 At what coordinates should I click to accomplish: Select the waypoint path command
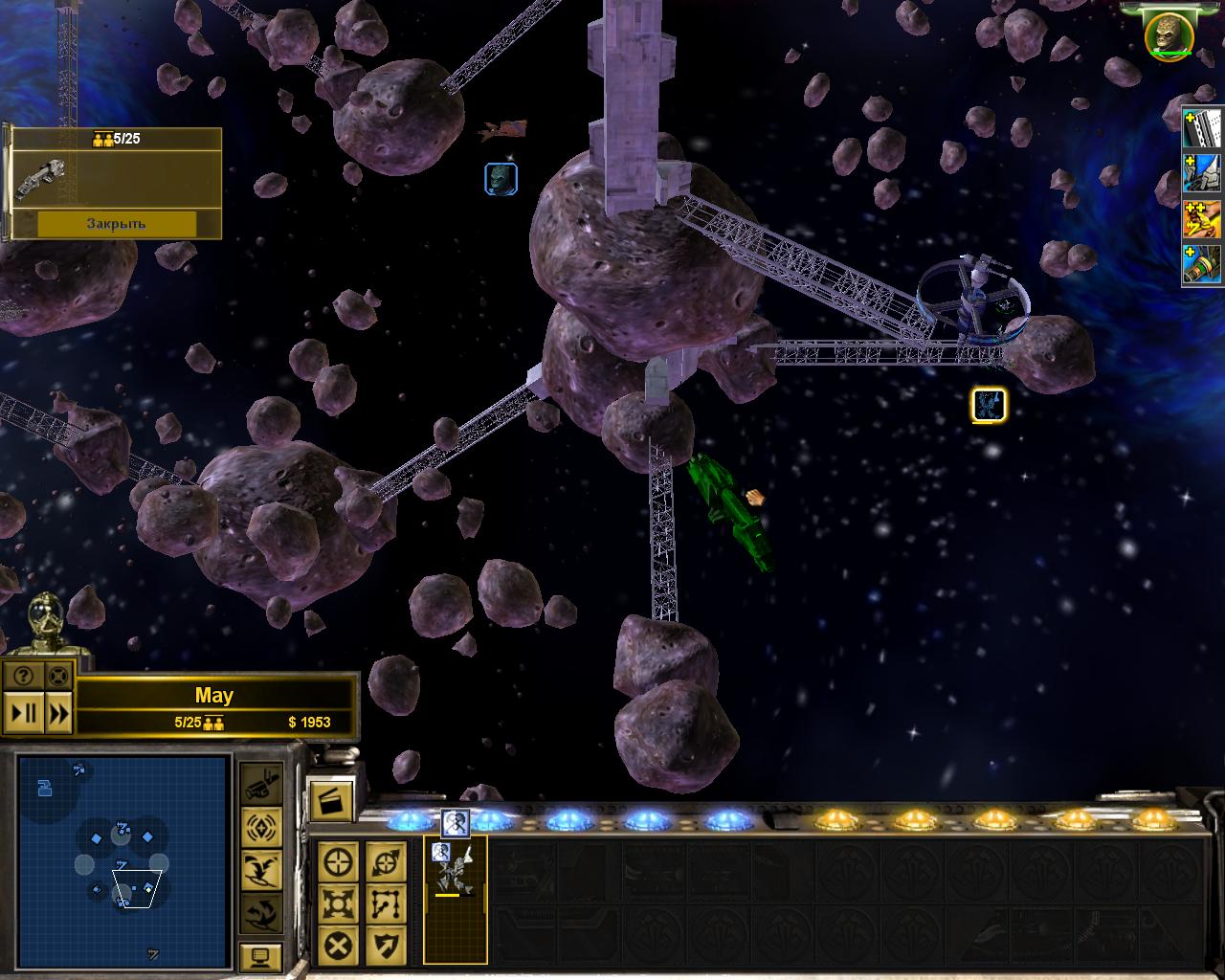pyautogui.click(x=386, y=903)
